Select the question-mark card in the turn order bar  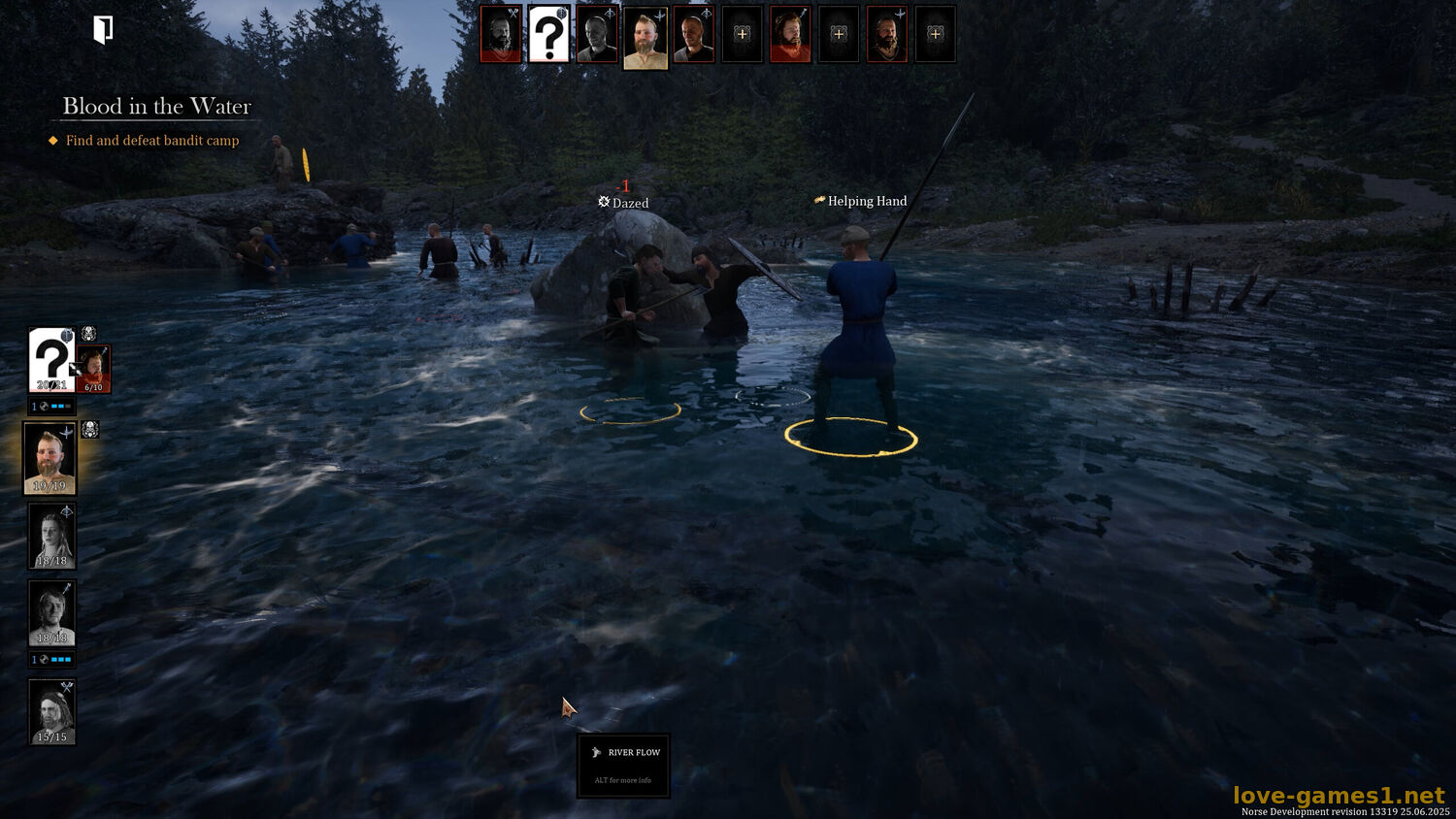tap(548, 35)
